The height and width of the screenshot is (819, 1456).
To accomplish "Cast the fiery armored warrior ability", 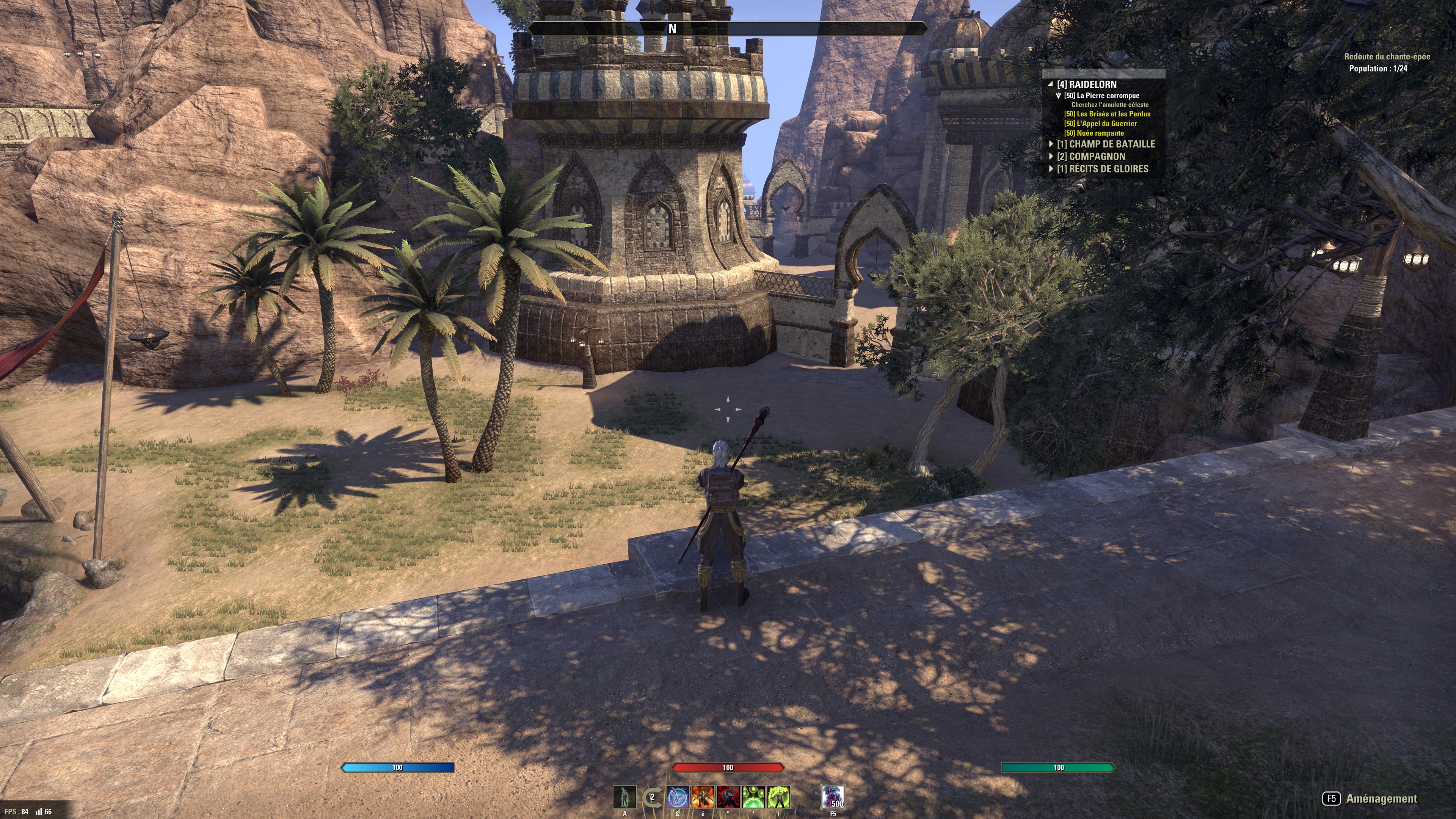I will [703, 797].
